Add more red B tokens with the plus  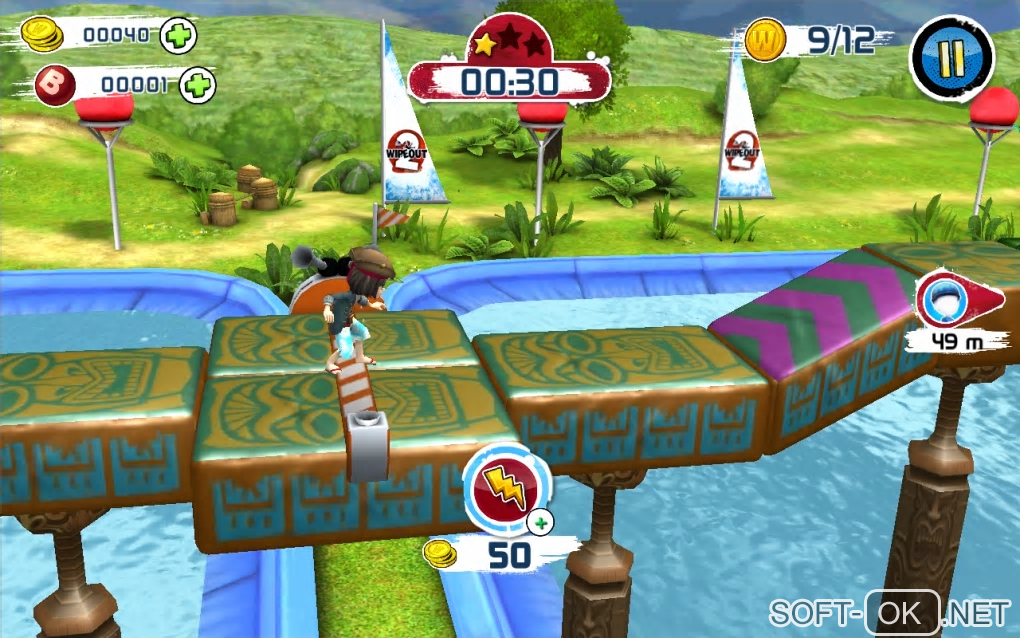pyautogui.click(x=197, y=86)
